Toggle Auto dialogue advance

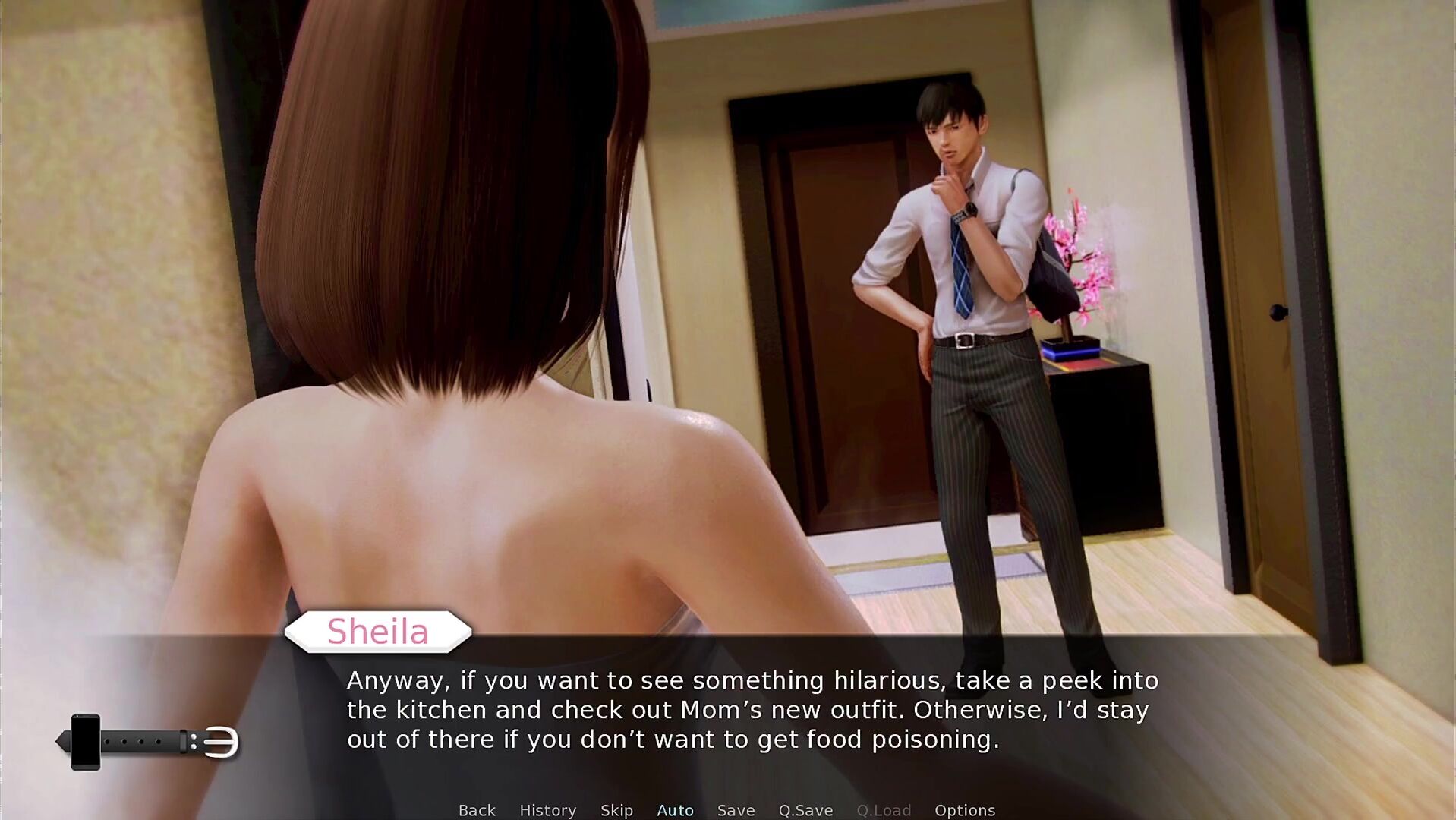[675, 810]
